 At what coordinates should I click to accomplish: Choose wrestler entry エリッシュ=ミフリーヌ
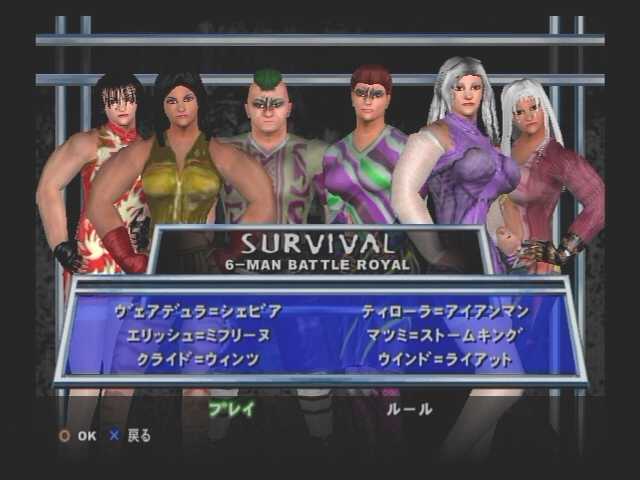coord(199,334)
